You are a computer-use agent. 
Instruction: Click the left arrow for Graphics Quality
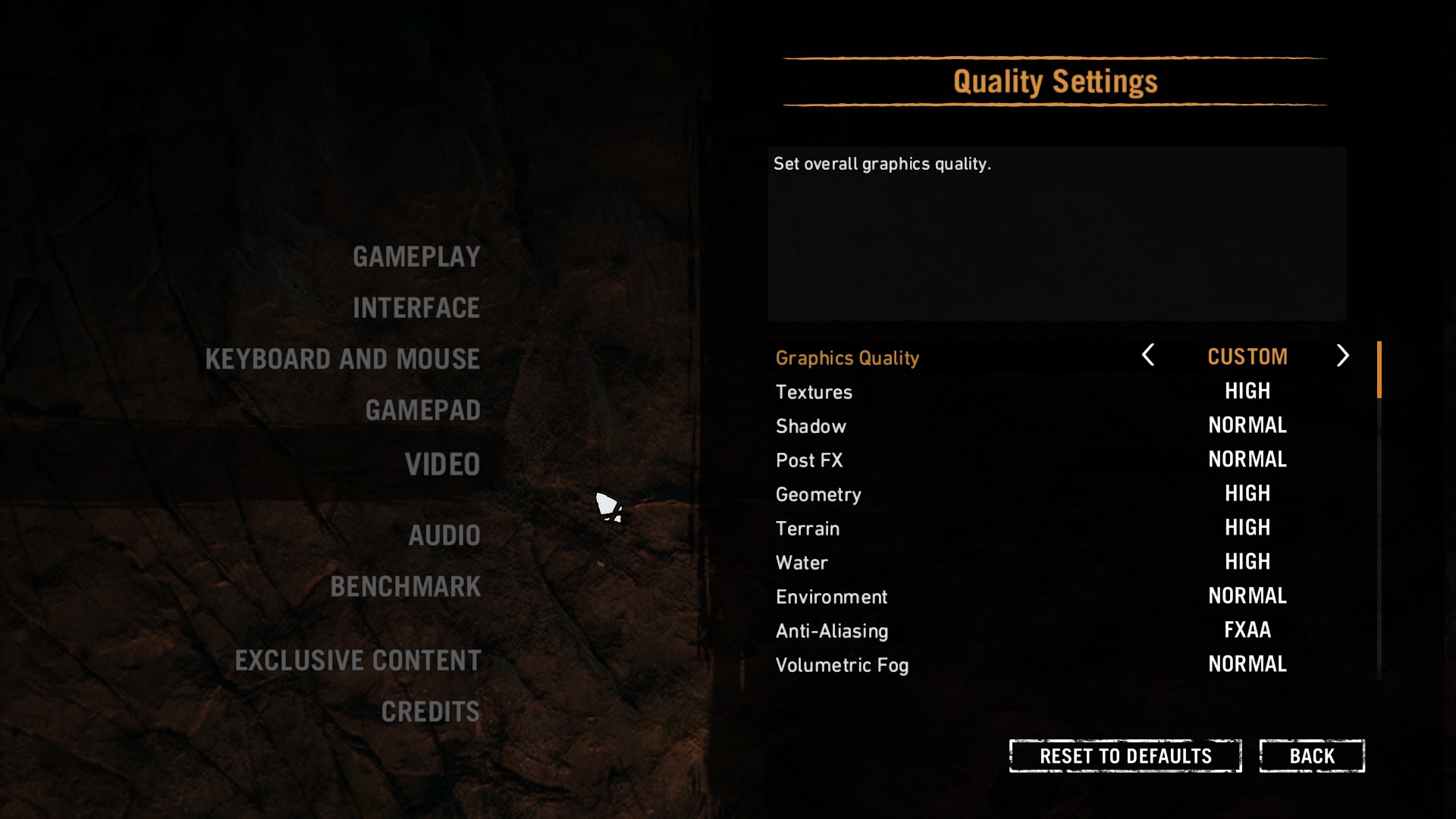coord(1148,355)
